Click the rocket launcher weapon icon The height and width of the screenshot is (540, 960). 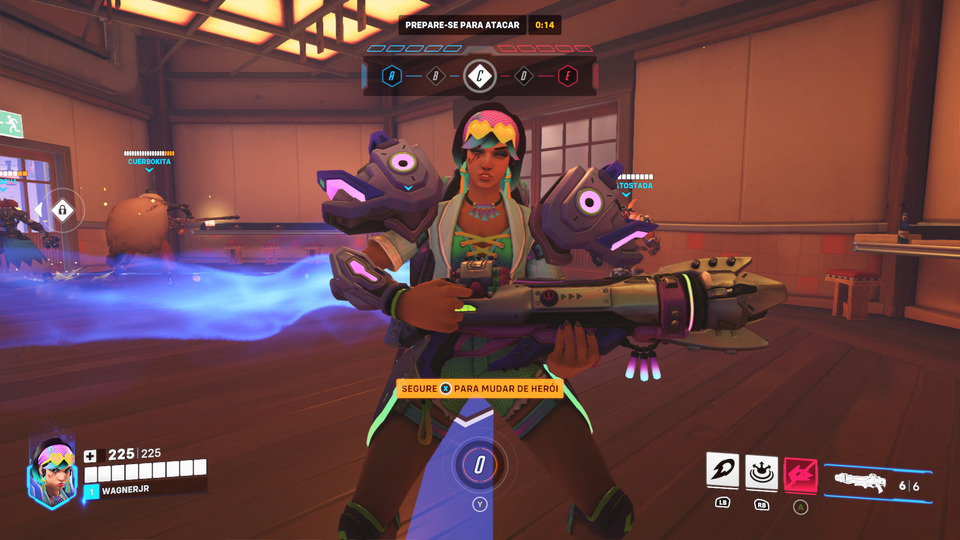862,482
